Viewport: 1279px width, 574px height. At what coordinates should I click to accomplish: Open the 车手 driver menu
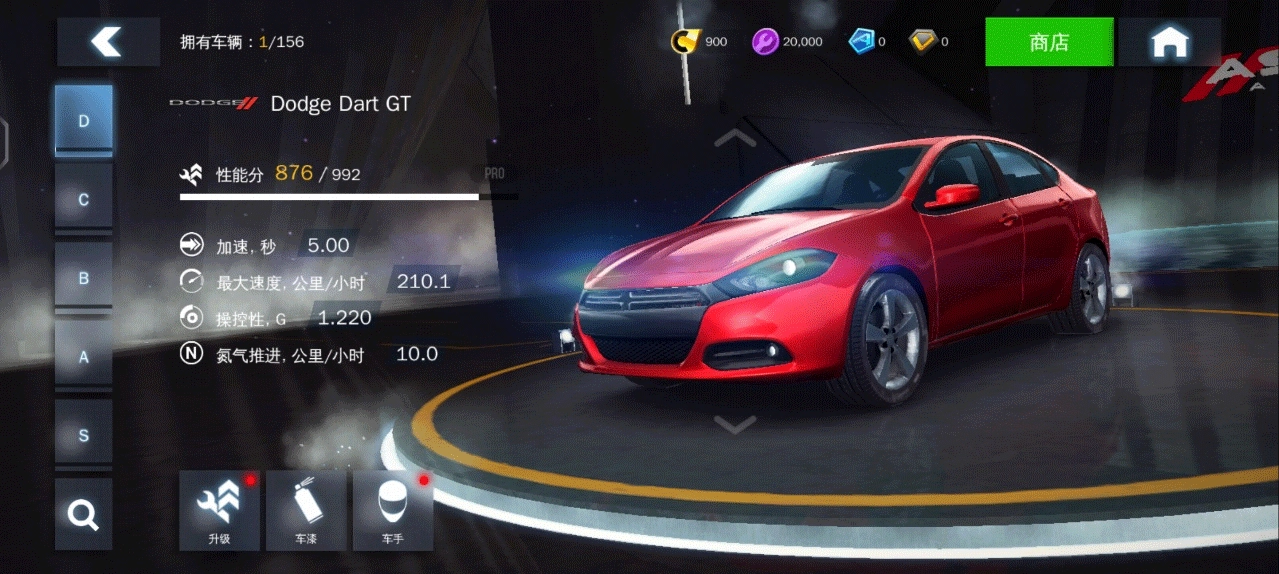tap(393, 511)
